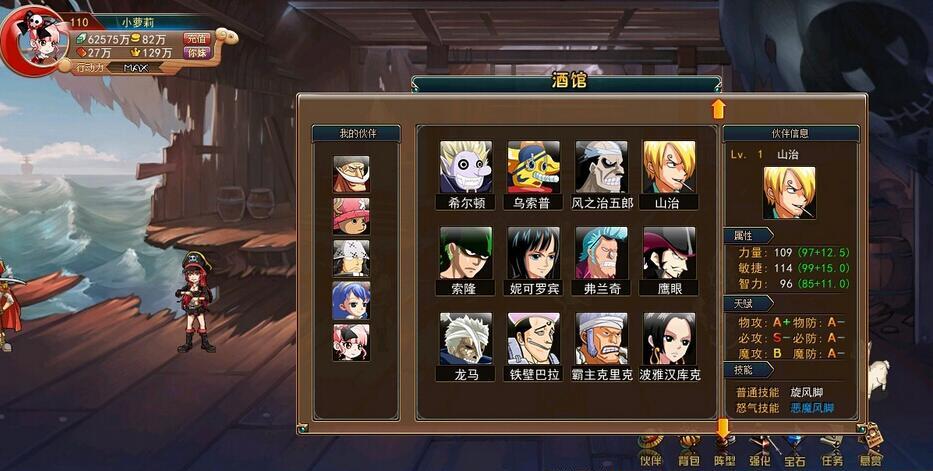This screenshot has width=933, height=471.
Task: Select the 索隆 portrait
Action: pos(466,252)
